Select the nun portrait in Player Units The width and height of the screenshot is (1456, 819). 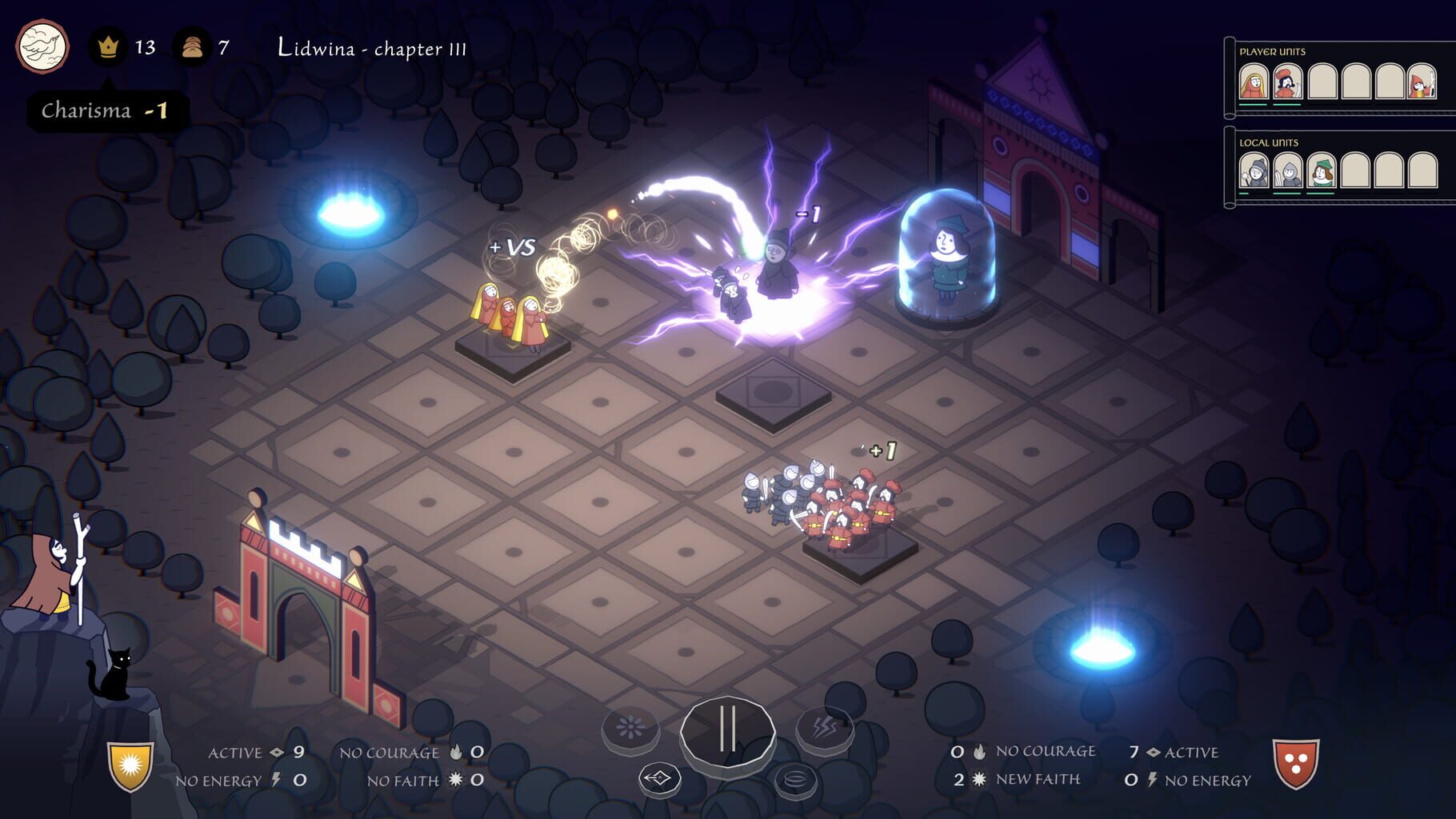[1252, 82]
